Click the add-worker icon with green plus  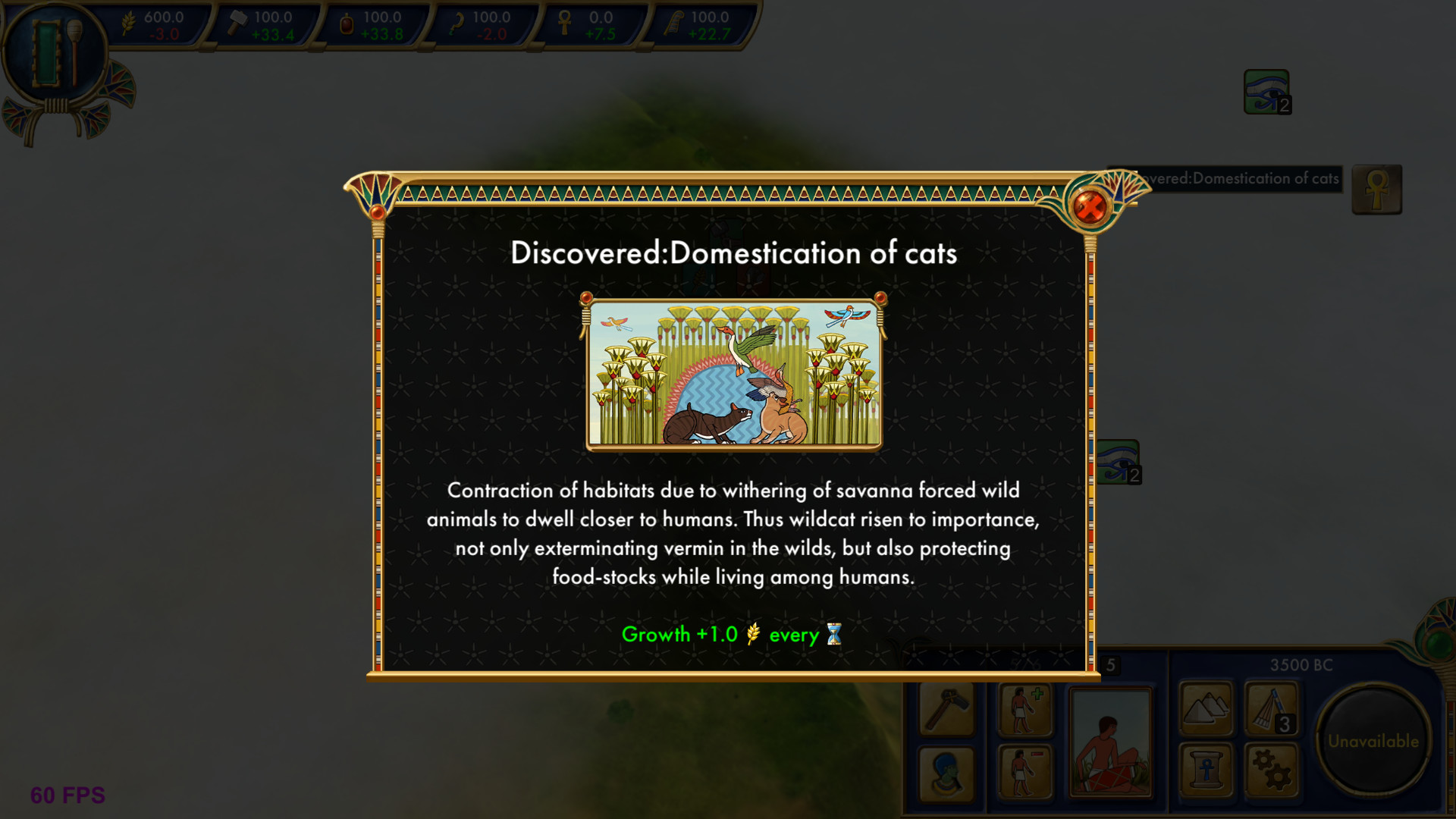click(x=1024, y=712)
